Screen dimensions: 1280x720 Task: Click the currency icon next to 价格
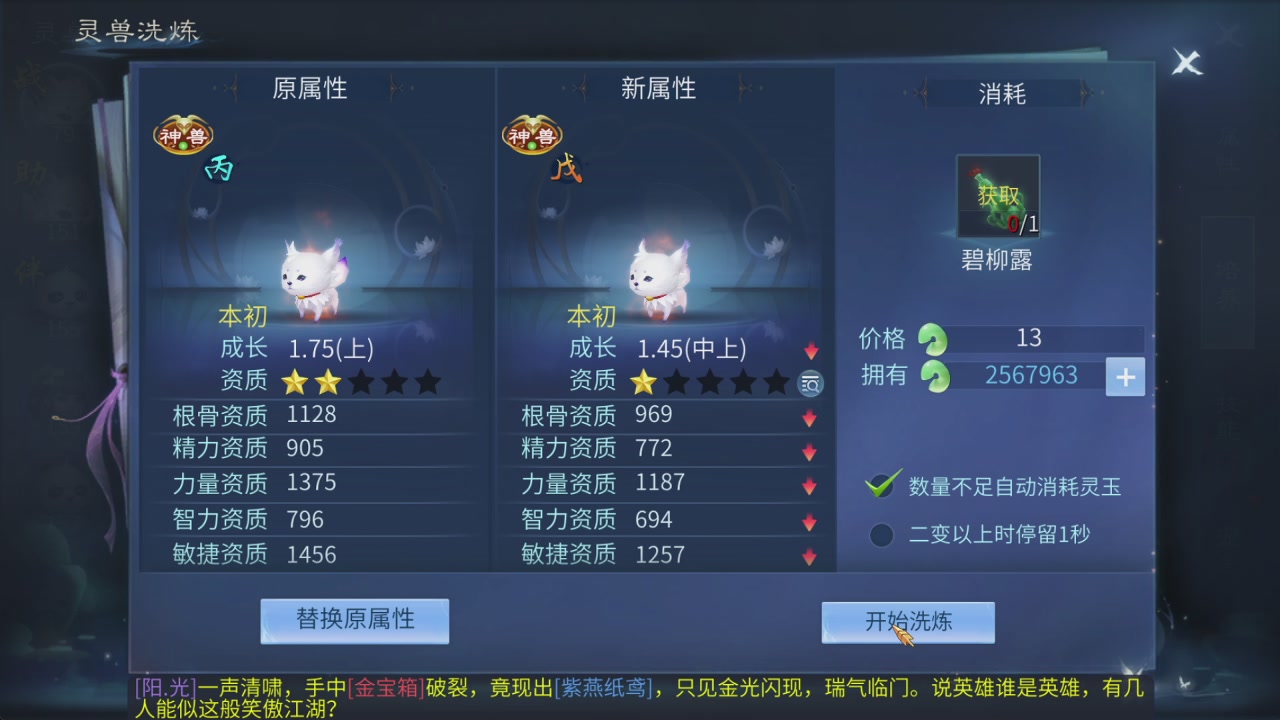(x=932, y=340)
